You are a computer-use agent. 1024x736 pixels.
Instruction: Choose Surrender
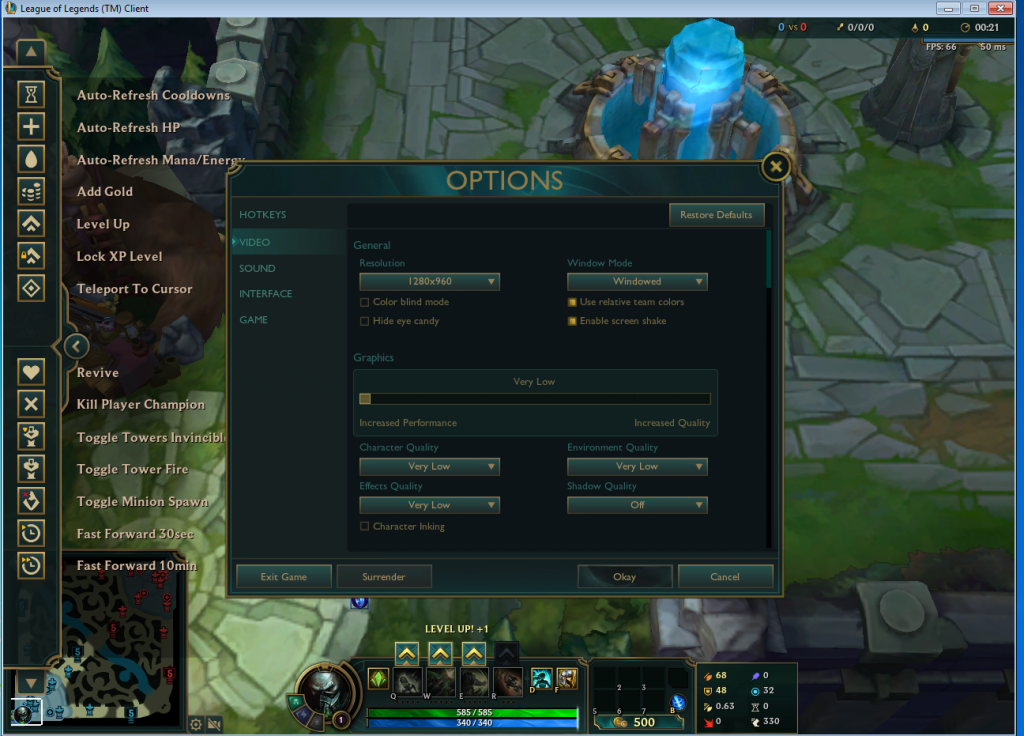(x=384, y=577)
